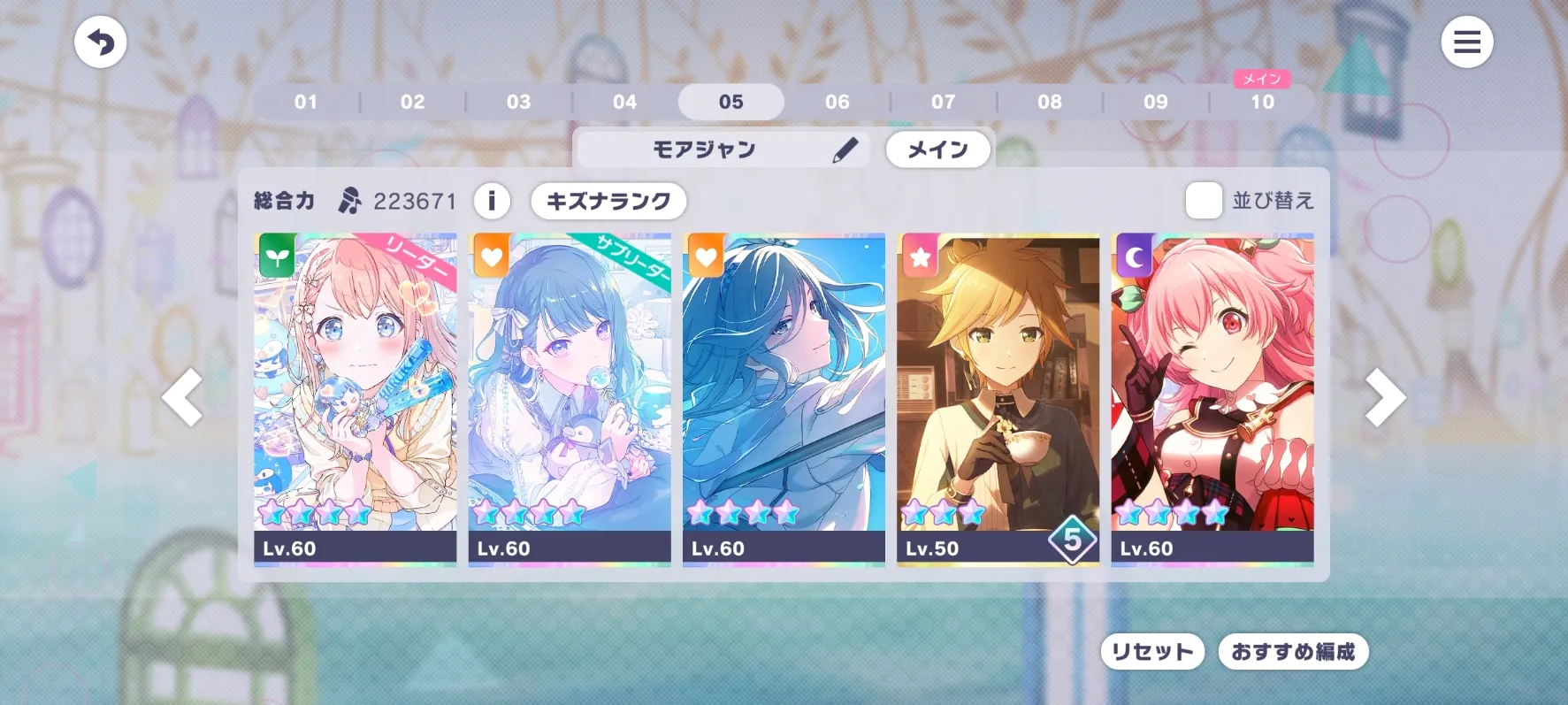Switch to team slot 03
This screenshot has width=1568, height=705.
coord(518,102)
